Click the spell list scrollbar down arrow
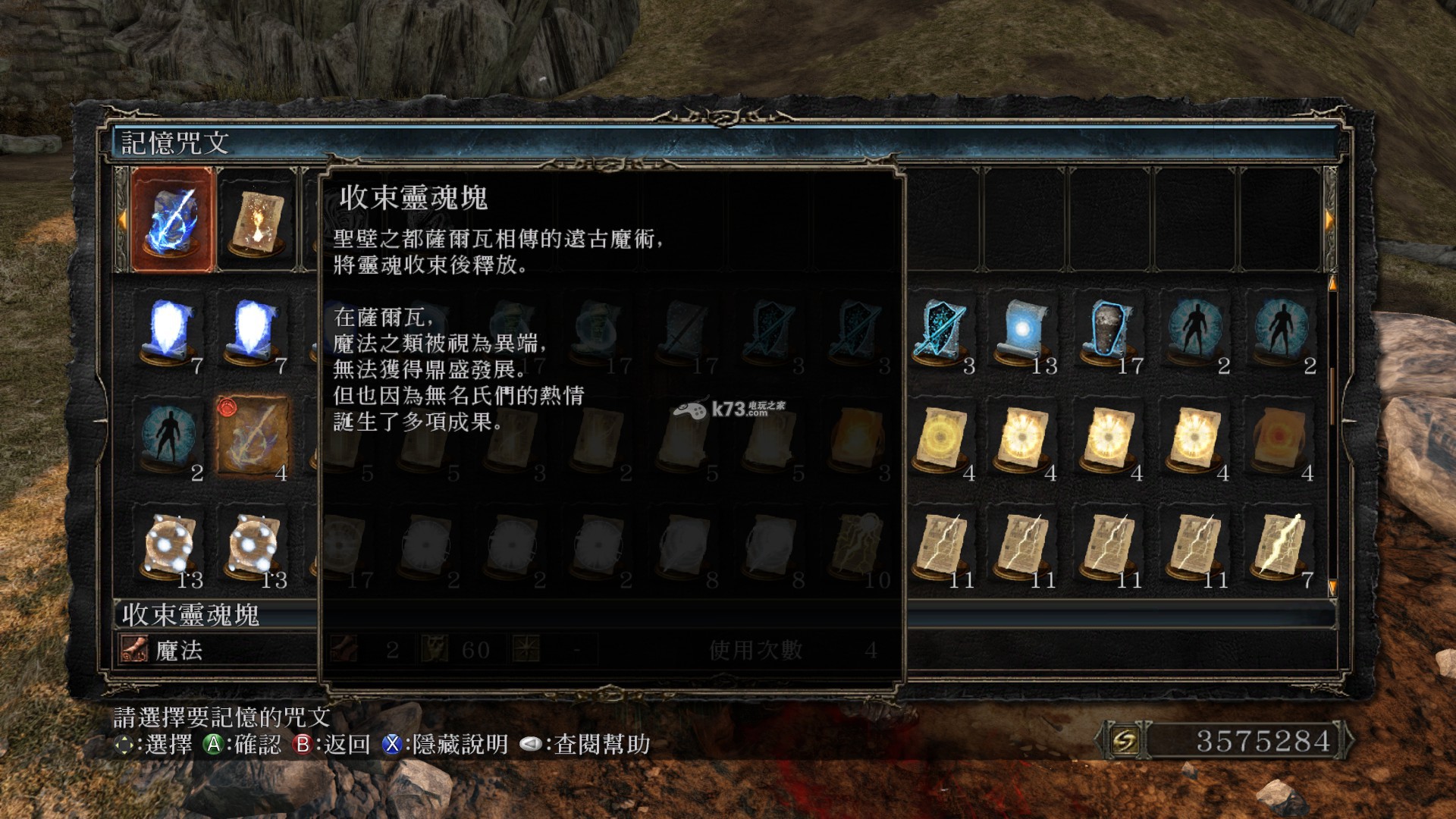The width and height of the screenshot is (1456, 819). tap(1332, 588)
